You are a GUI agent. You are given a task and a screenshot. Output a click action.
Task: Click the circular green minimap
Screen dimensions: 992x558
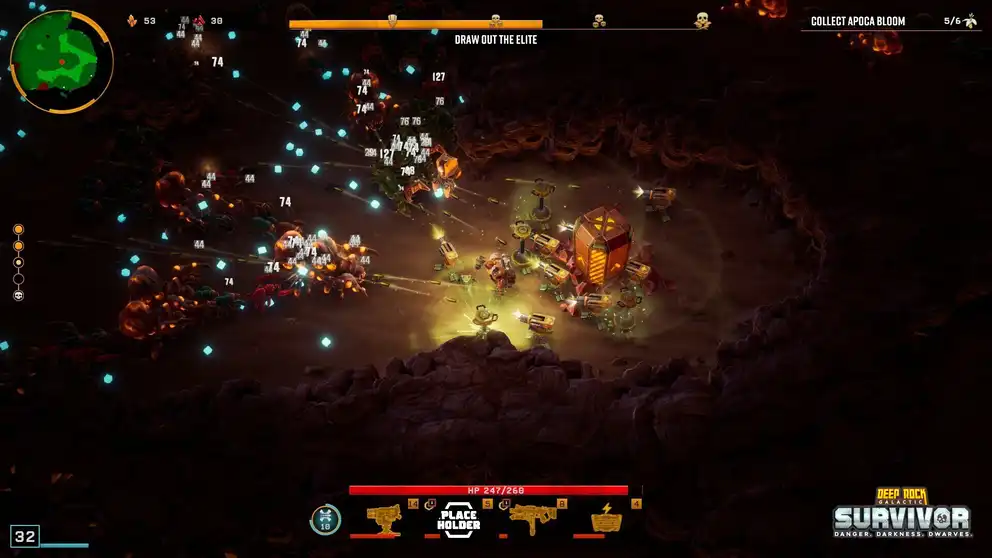tap(60, 59)
